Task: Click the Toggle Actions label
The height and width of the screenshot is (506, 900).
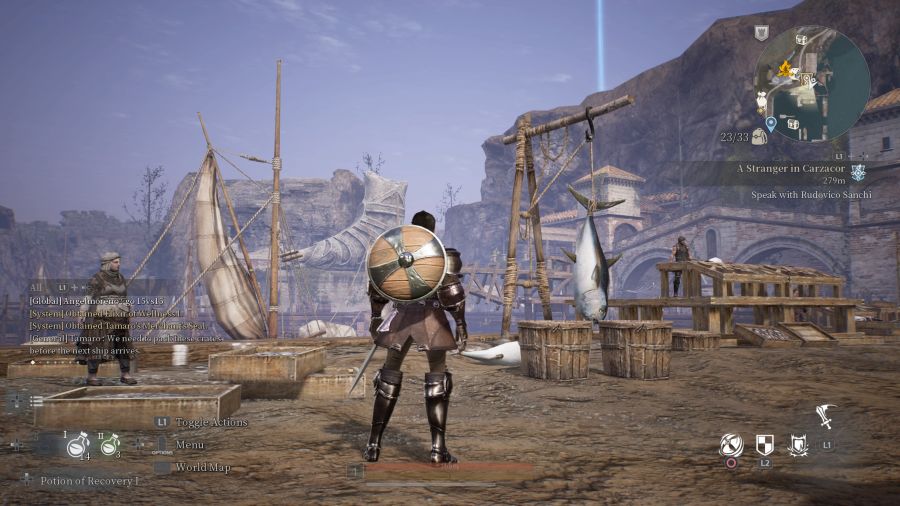Action: pos(210,422)
